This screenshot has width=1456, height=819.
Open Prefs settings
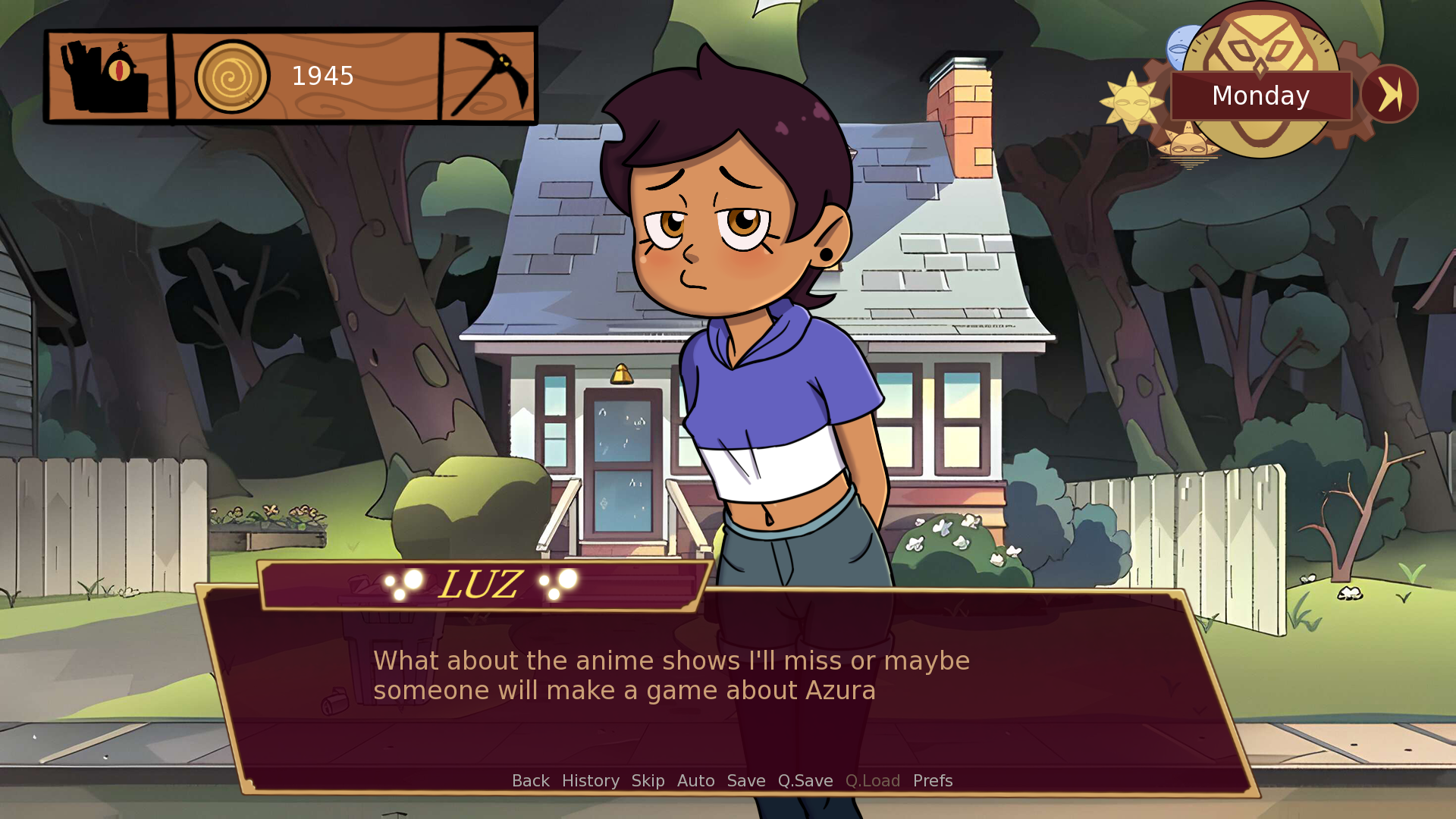tap(933, 780)
